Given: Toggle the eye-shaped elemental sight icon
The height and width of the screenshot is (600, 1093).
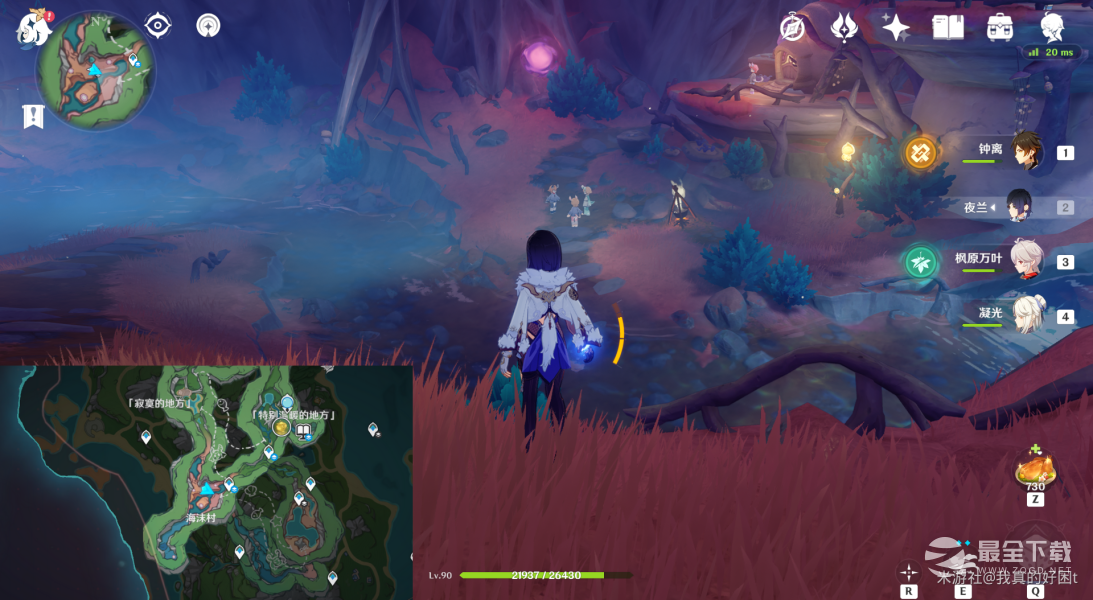Looking at the screenshot, I should [x=158, y=25].
